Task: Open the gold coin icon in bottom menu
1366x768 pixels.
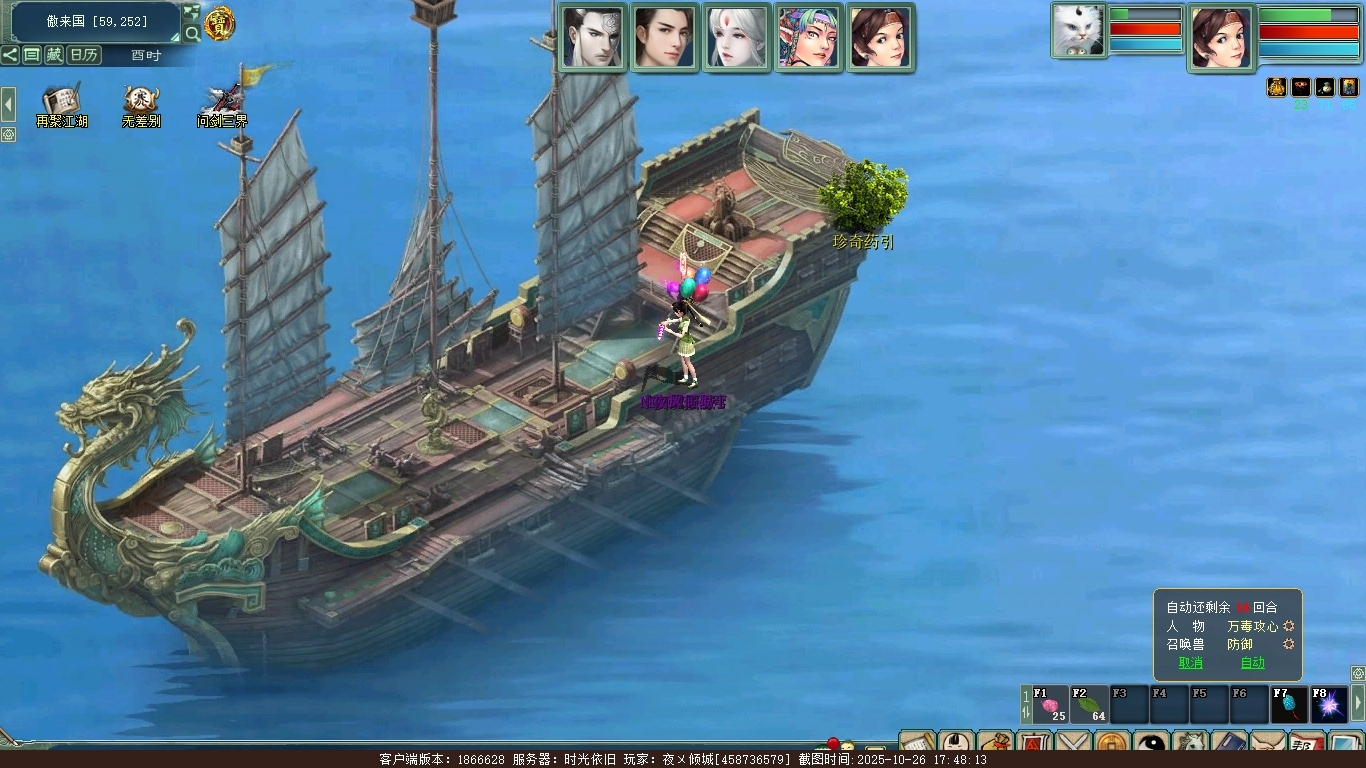Action: tap(1112, 745)
